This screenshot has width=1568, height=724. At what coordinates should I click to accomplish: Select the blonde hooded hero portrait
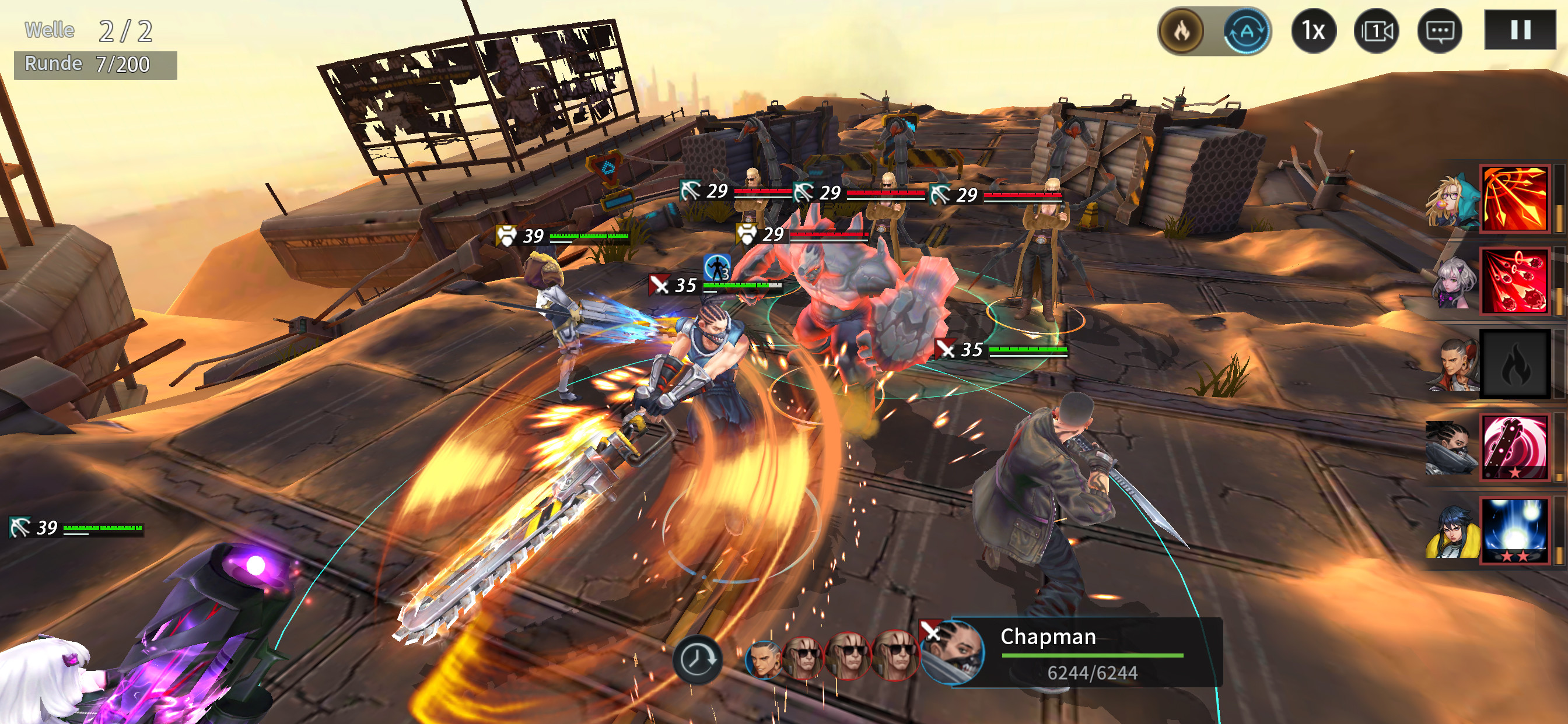1453,199
